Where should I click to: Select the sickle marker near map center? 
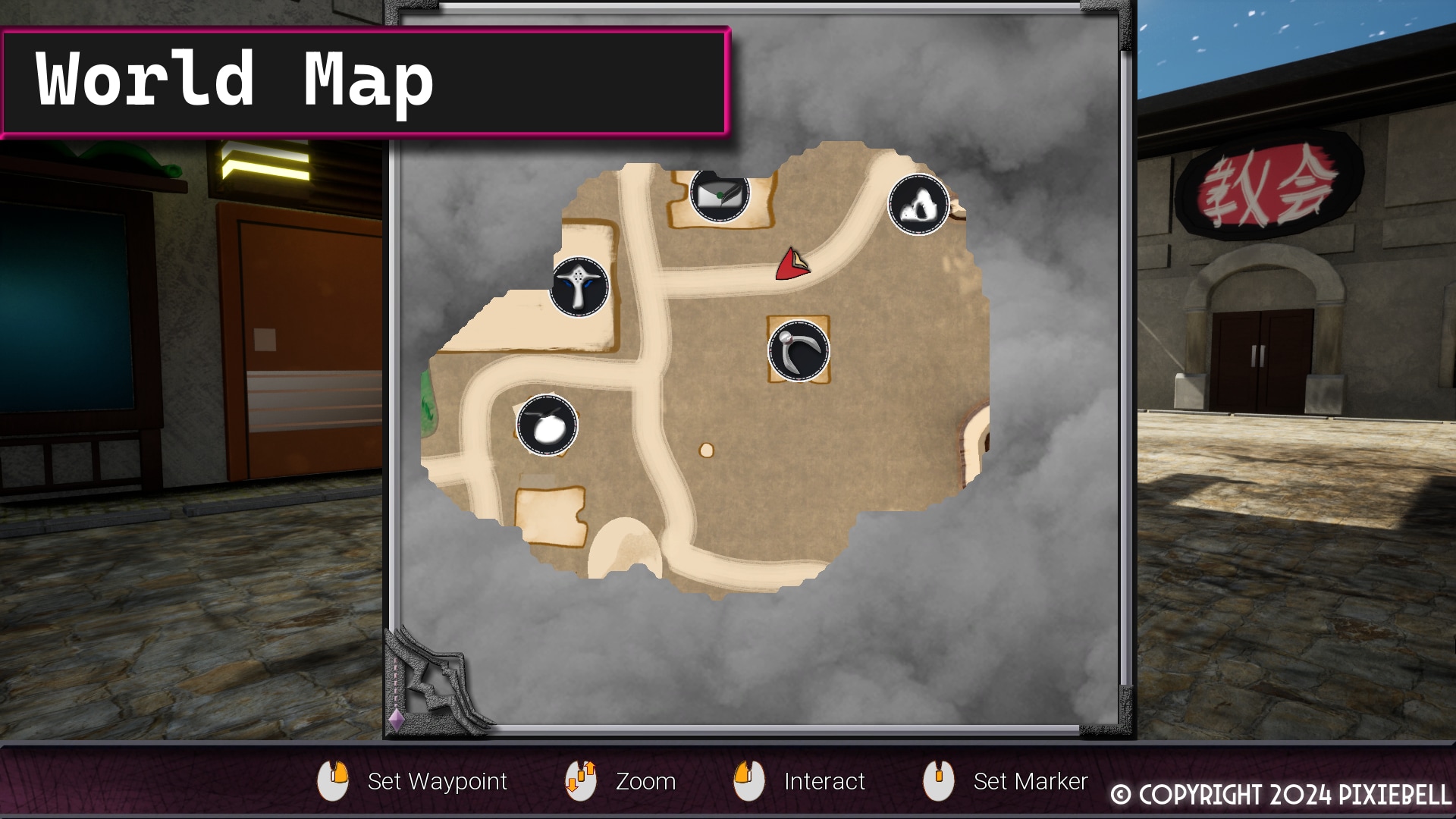click(x=798, y=350)
